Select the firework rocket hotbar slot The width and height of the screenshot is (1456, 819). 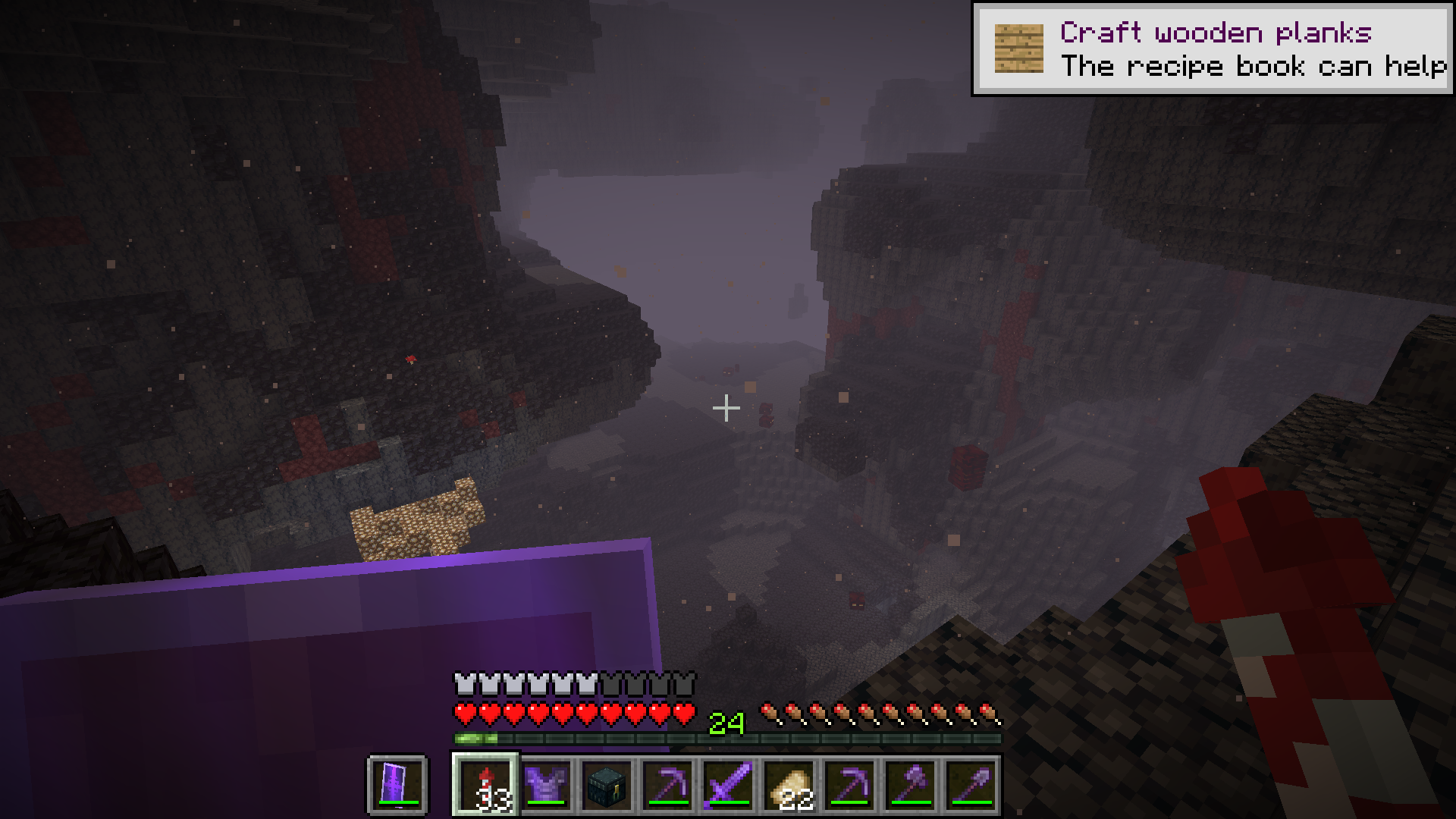[x=485, y=784]
